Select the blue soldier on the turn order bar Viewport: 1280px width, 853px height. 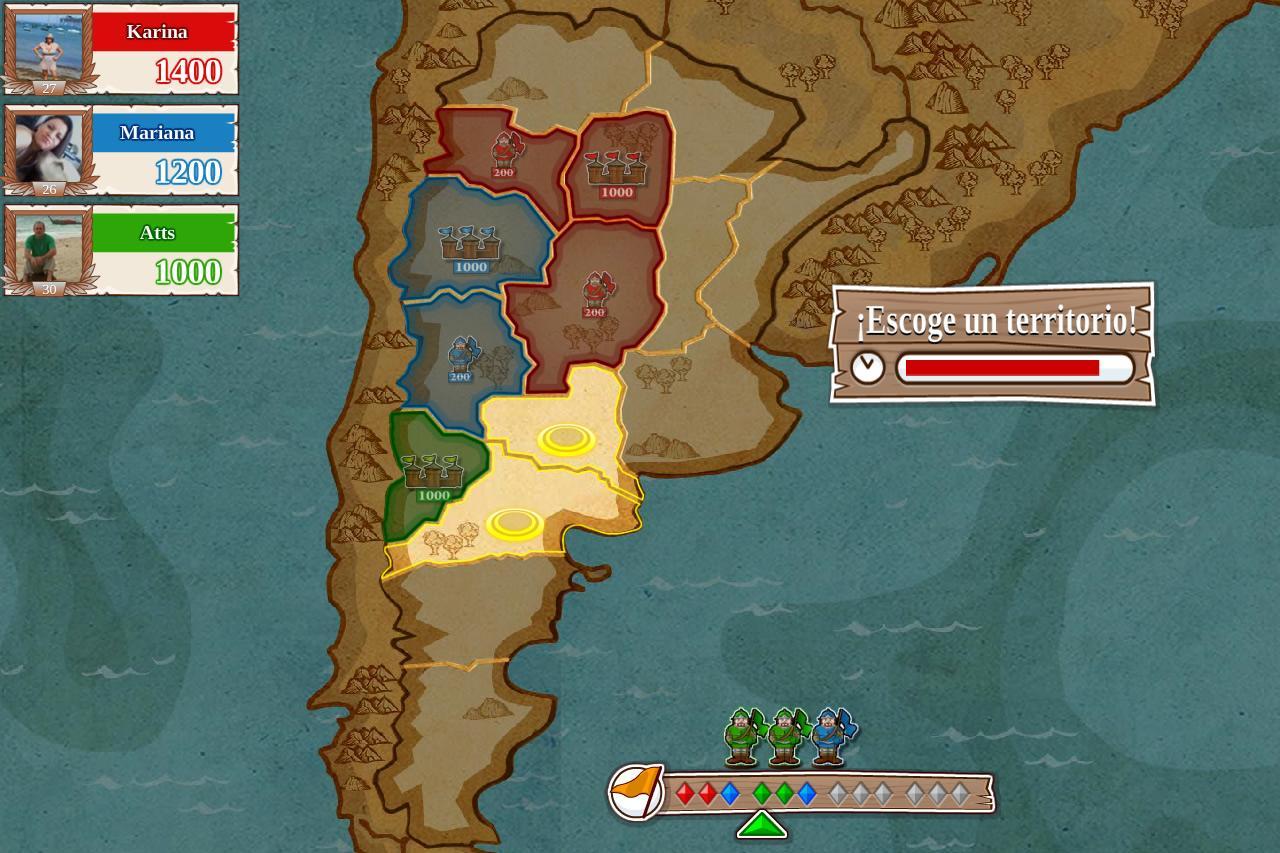[830, 737]
